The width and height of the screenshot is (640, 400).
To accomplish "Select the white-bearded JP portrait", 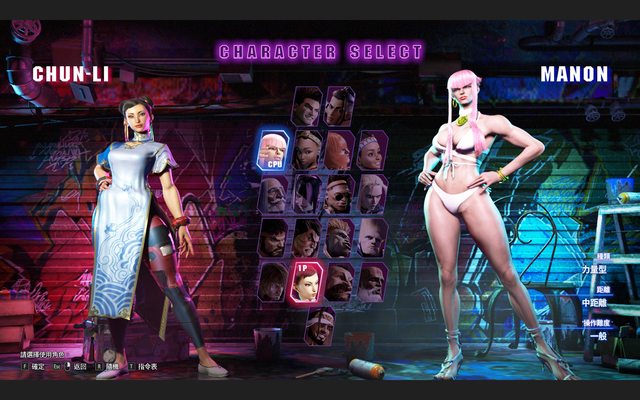I will pos(274,193).
